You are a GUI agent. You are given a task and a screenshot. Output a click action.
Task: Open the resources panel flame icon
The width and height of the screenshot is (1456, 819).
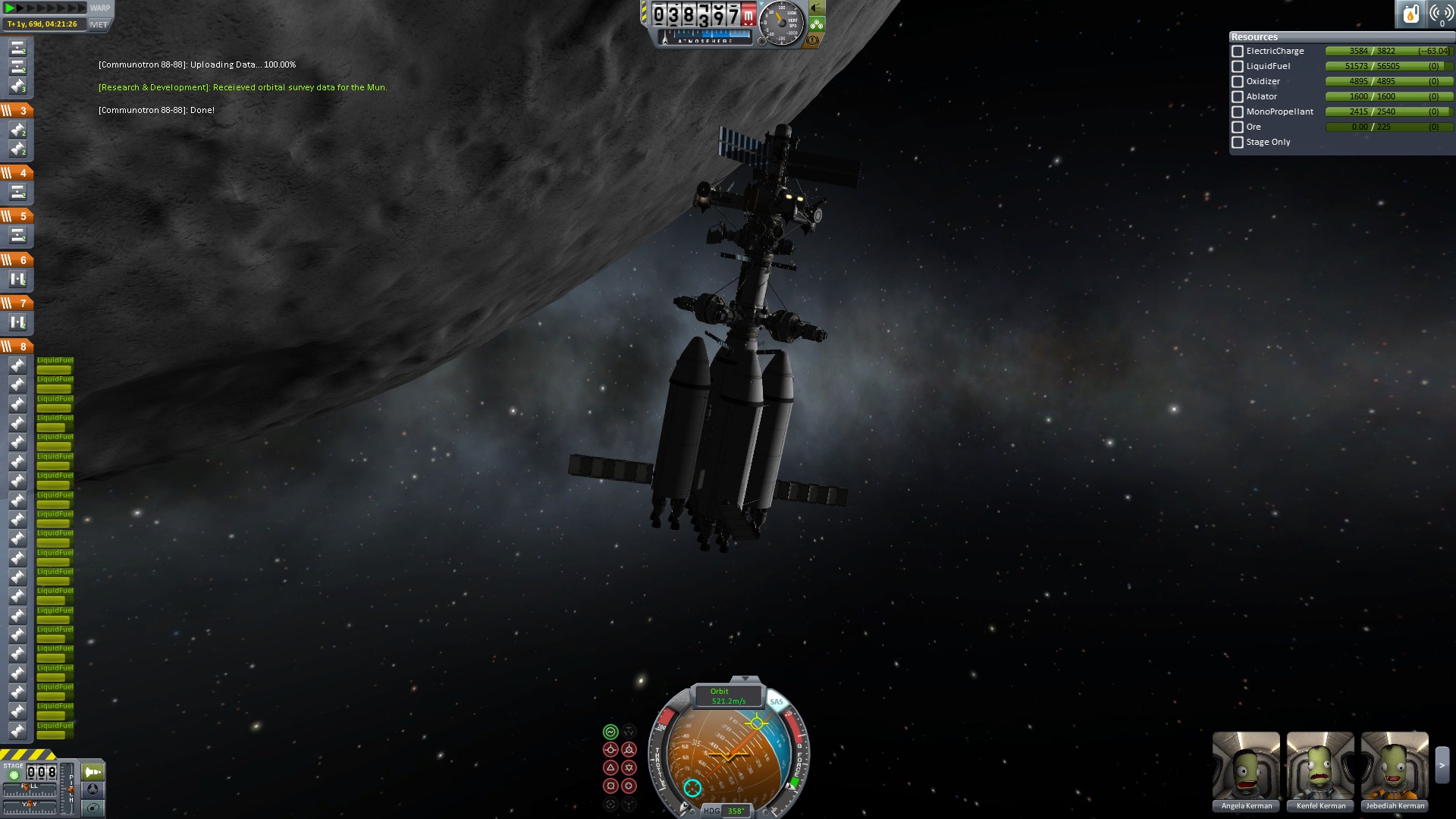1410,14
